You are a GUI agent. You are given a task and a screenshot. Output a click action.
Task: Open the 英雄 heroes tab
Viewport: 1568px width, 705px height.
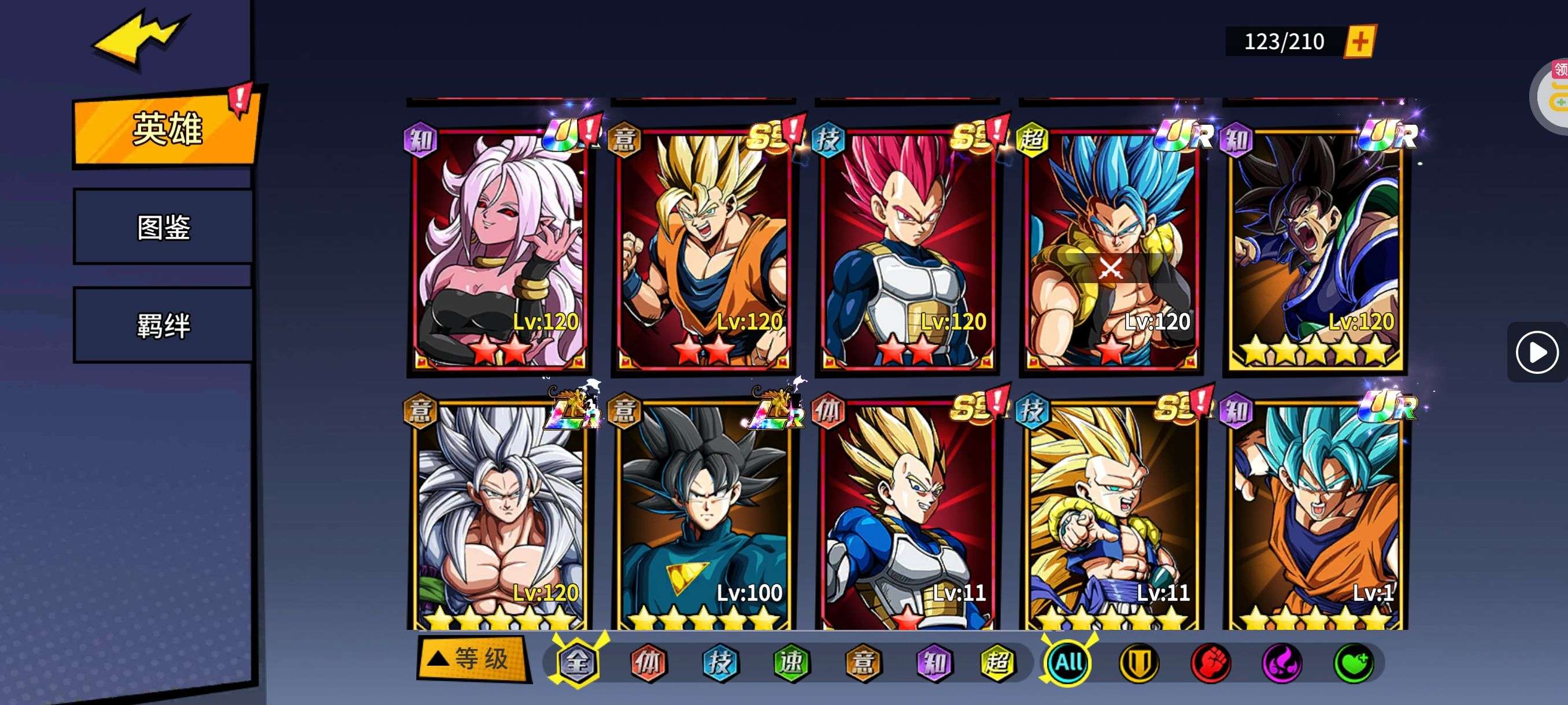(165, 129)
